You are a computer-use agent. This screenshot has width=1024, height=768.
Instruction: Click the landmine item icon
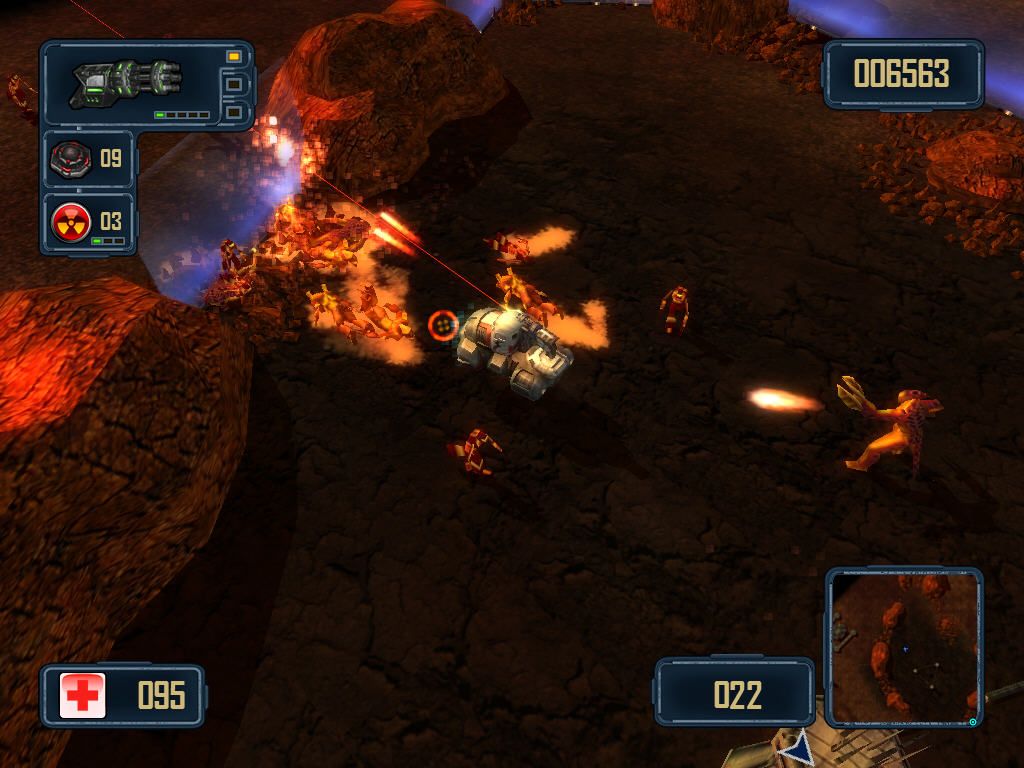(x=70, y=158)
